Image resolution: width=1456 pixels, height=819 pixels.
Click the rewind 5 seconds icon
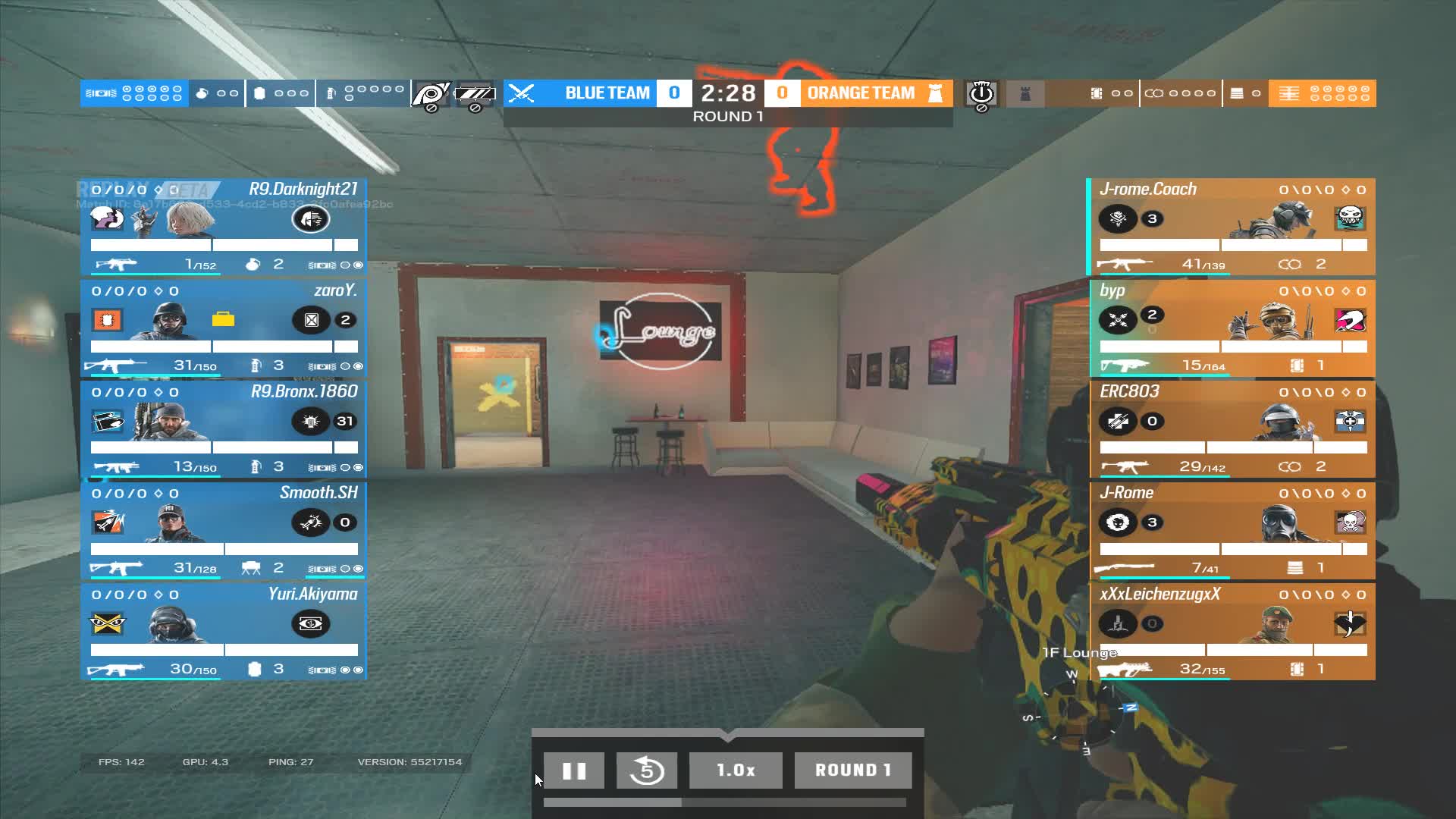646,770
